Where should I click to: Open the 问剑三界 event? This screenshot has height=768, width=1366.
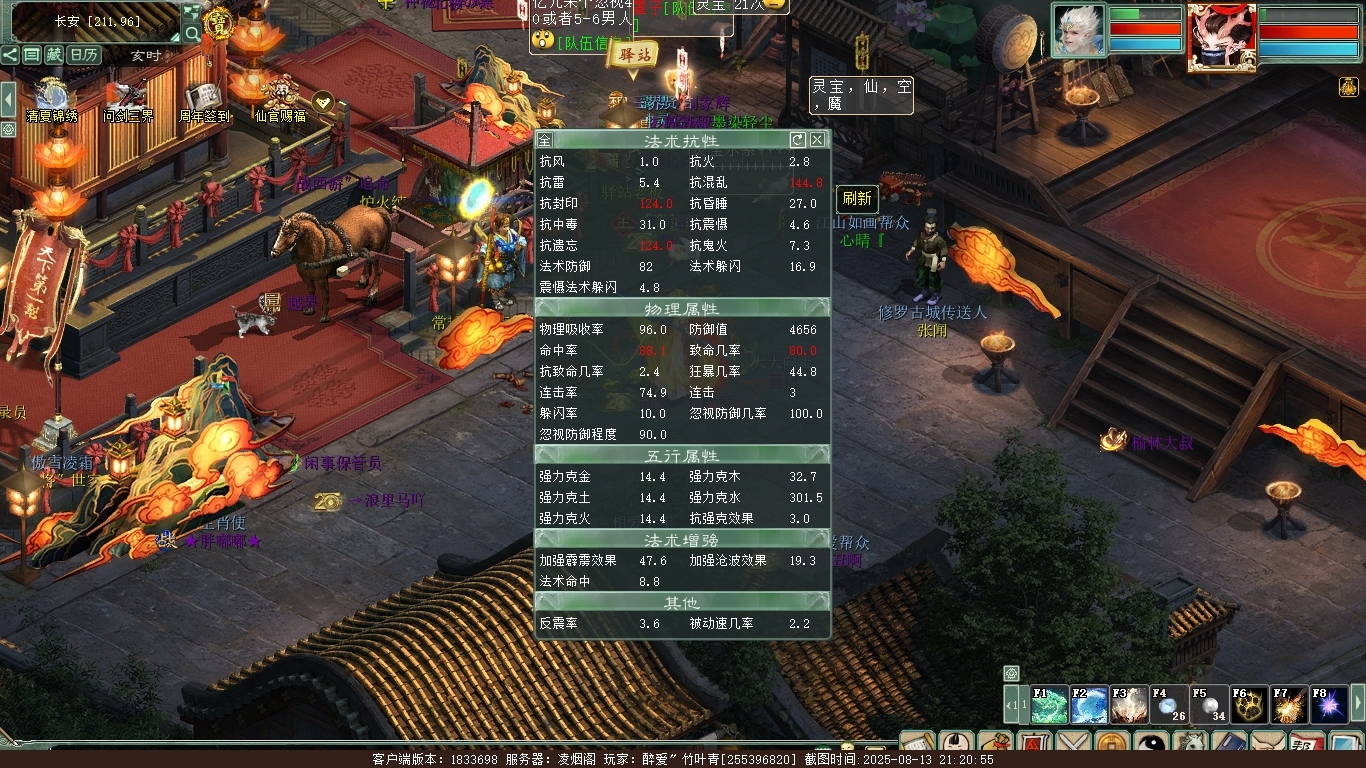[x=128, y=98]
